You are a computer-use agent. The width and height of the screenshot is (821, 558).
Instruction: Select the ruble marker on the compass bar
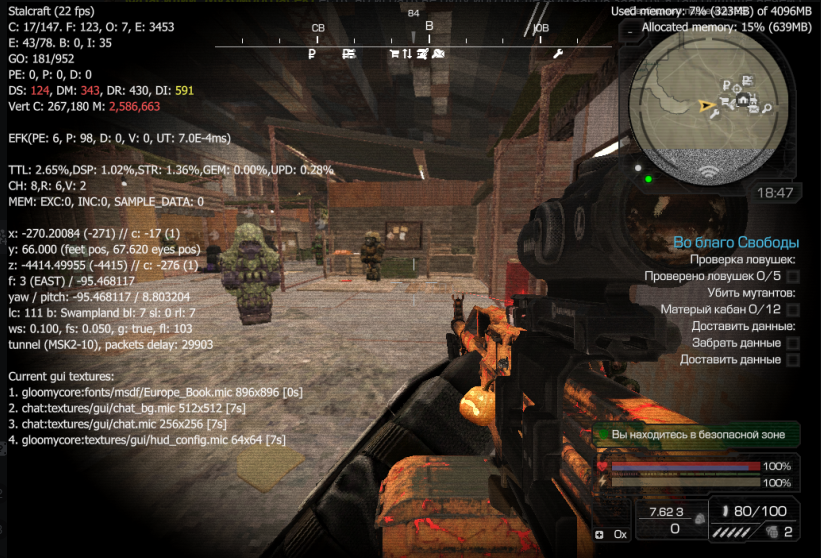[x=312, y=53]
